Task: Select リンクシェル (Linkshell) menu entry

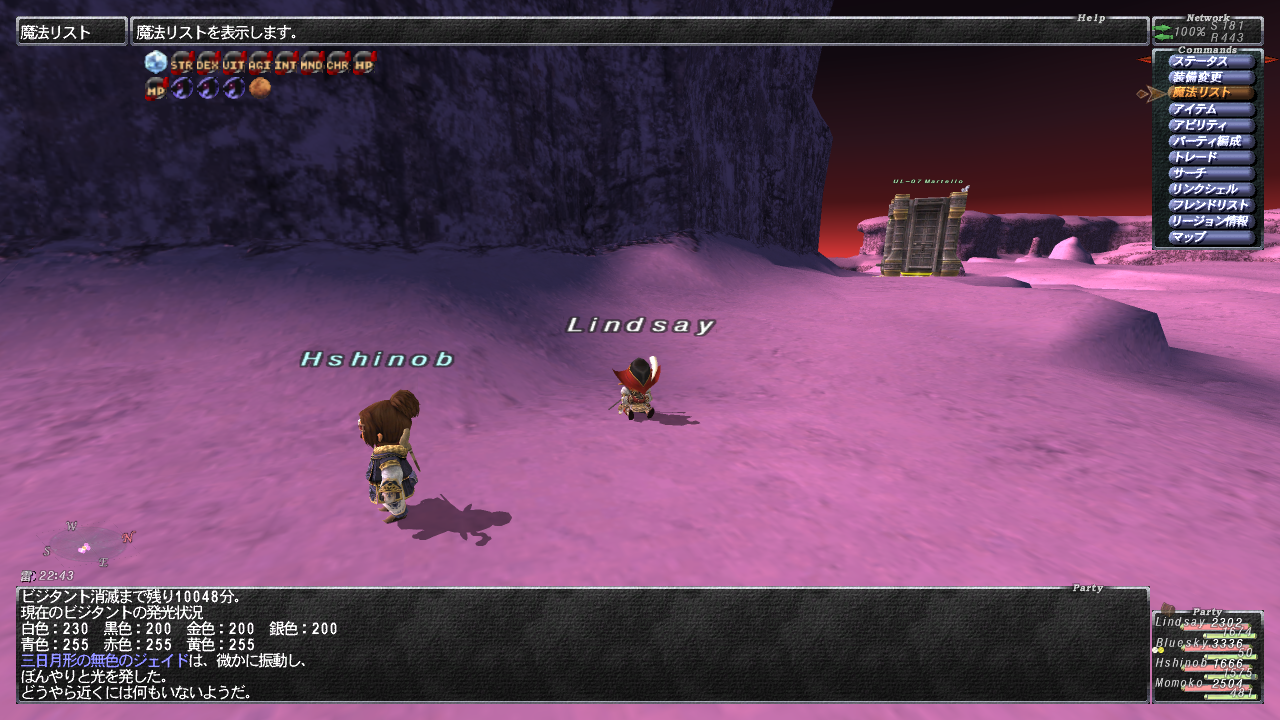Action: point(1211,189)
